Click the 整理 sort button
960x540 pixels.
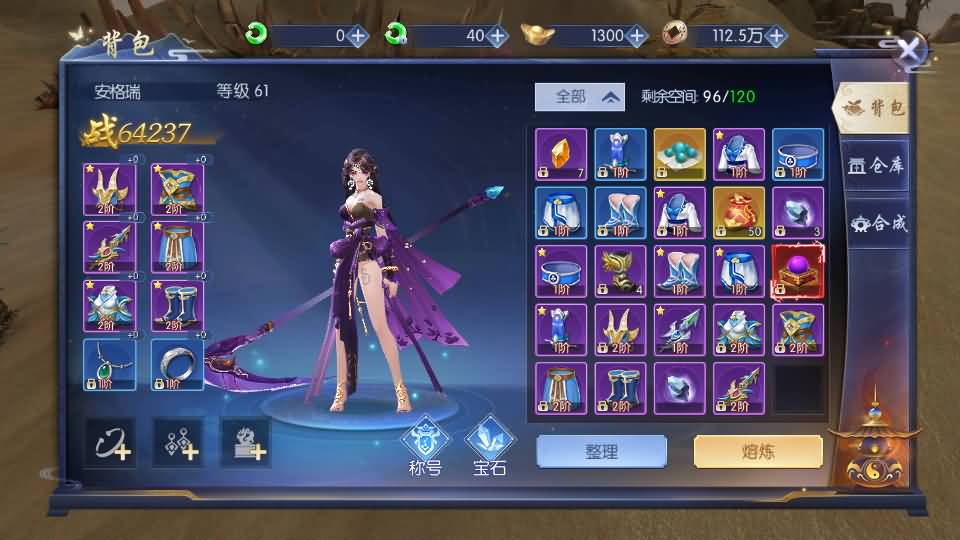[x=601, y=452]
